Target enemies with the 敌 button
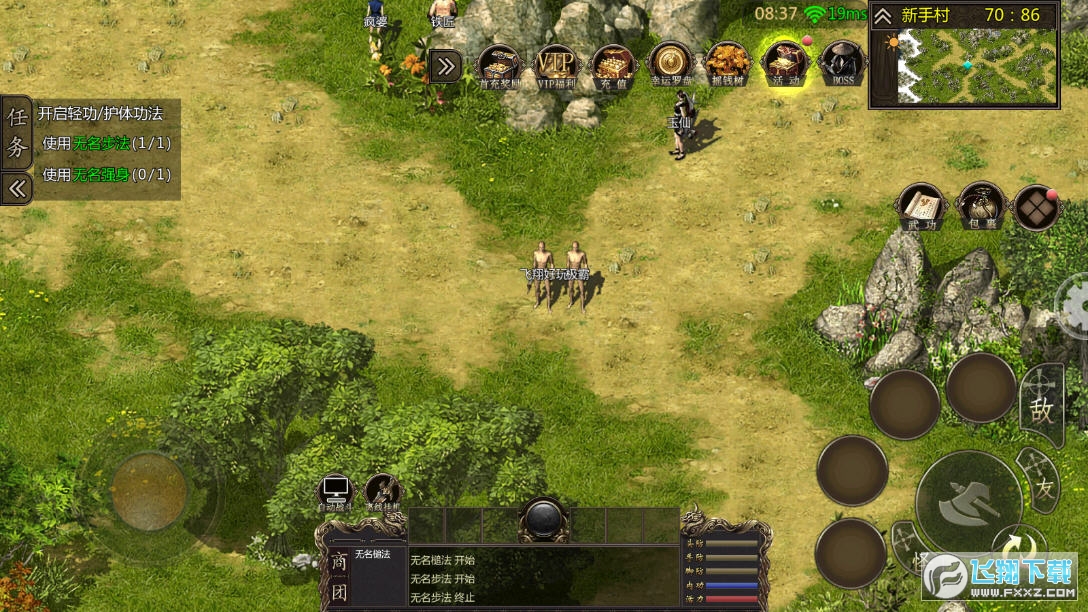 tap(1042, 406)
